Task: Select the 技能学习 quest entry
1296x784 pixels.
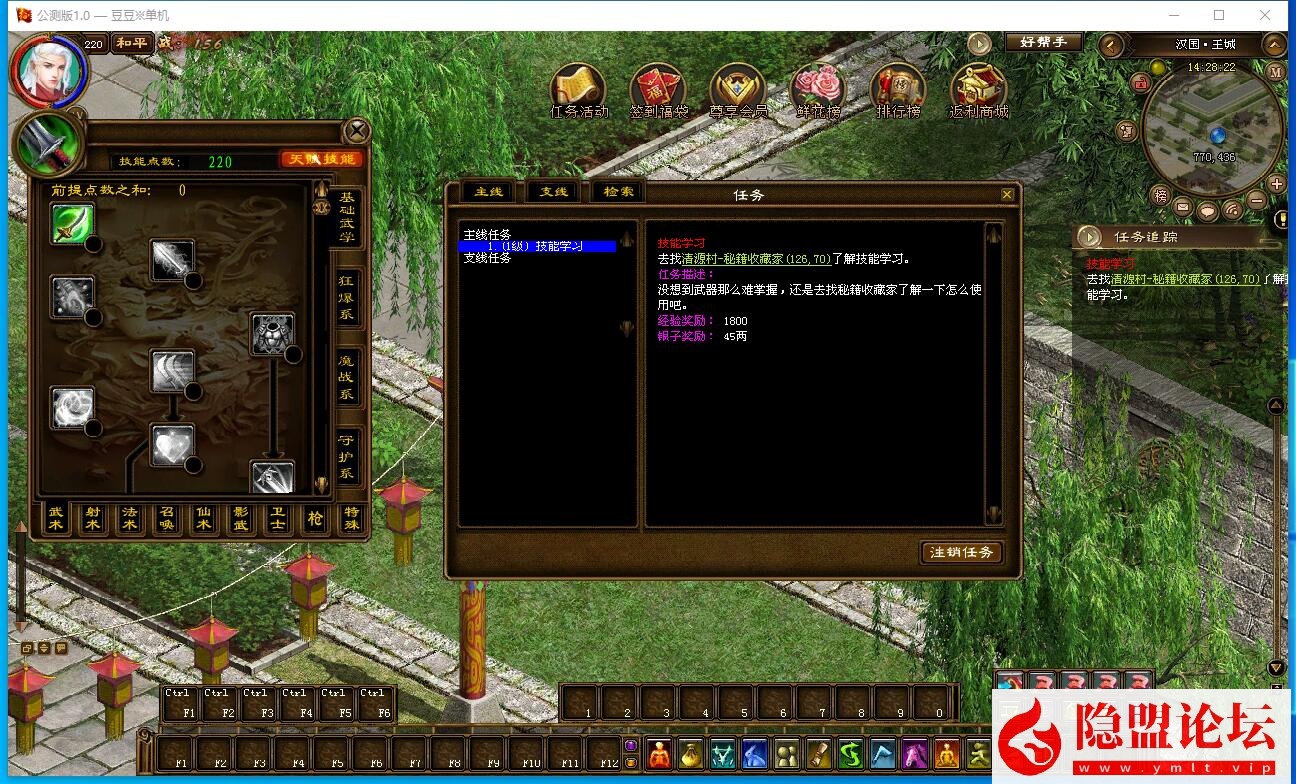Action: 537,246
